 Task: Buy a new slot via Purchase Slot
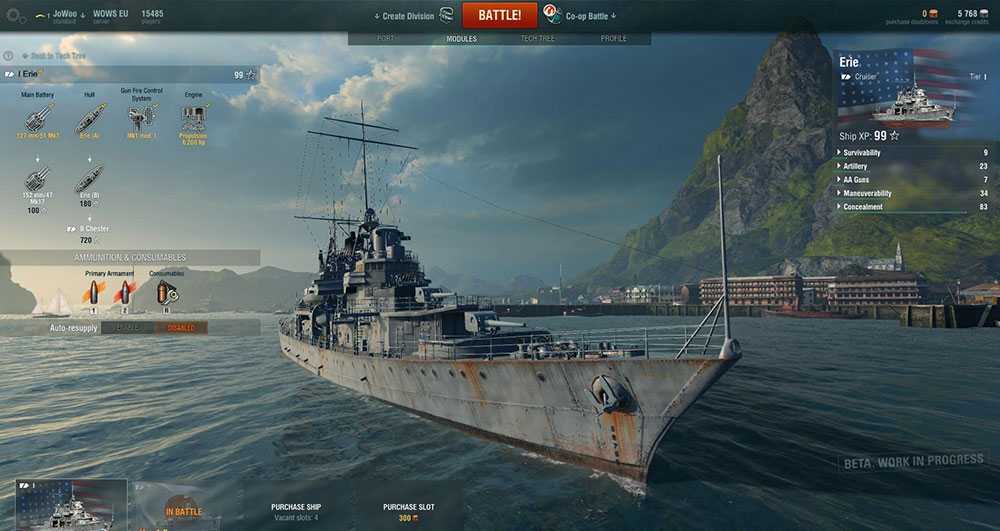407,511
